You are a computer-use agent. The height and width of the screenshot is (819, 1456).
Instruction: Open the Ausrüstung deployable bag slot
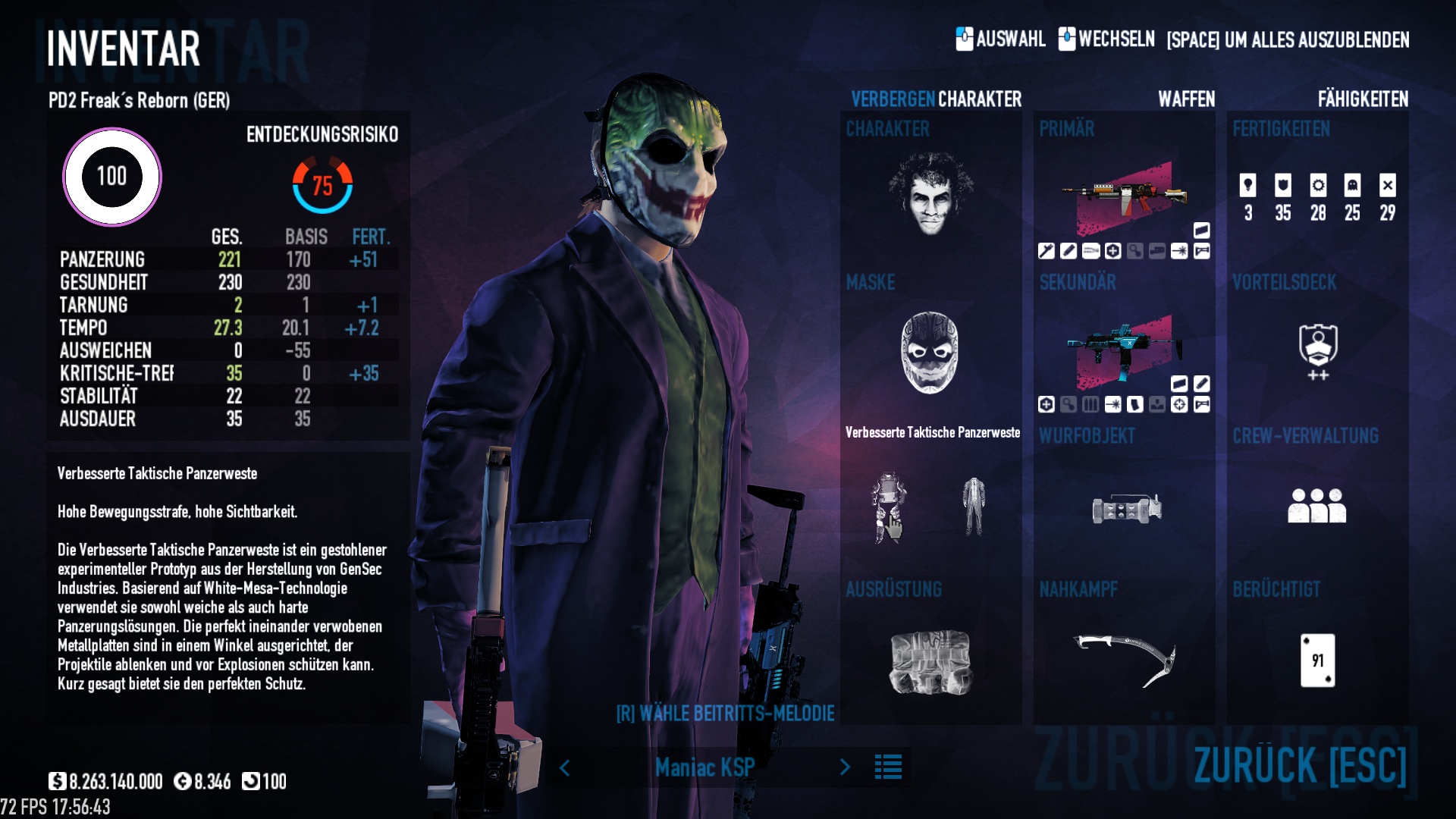pos(930,661)
